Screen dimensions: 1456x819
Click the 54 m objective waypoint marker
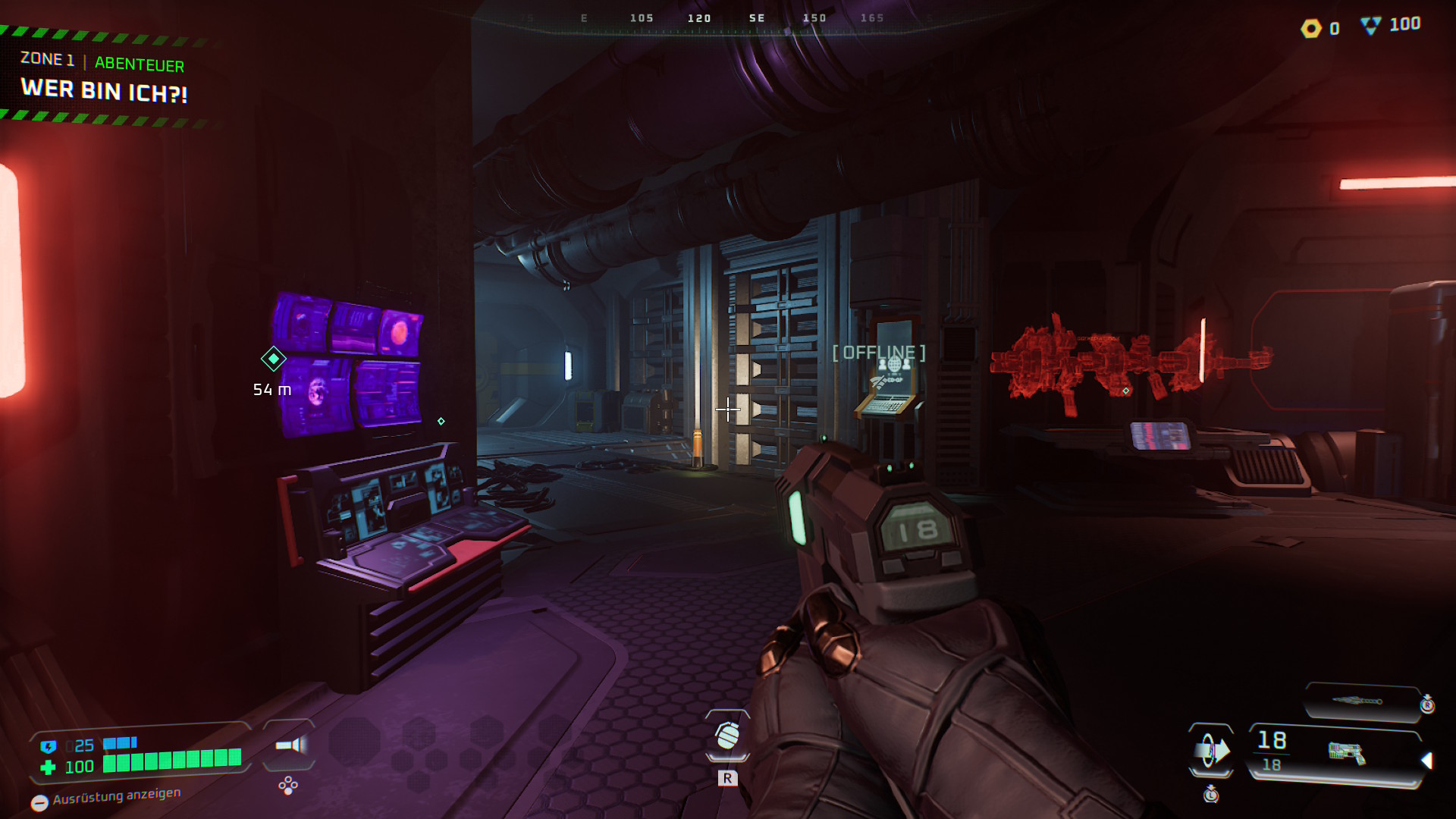[273, 359]
